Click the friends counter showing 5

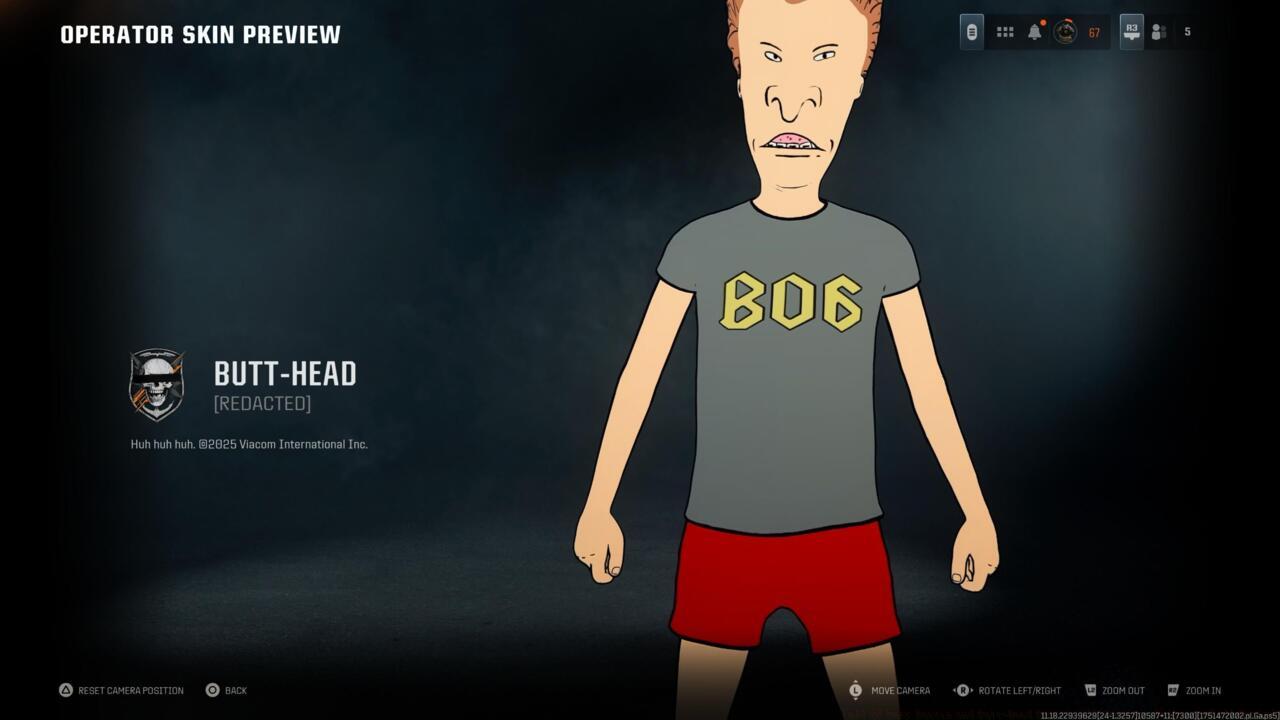[1187, 31]
